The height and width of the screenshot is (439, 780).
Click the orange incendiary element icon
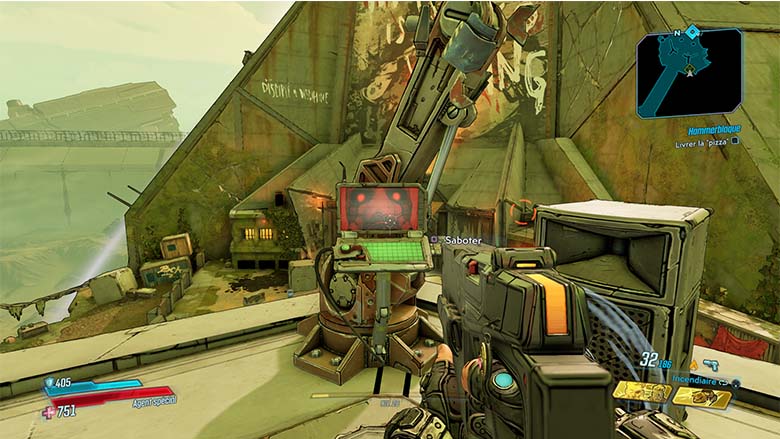click(693, 366)
